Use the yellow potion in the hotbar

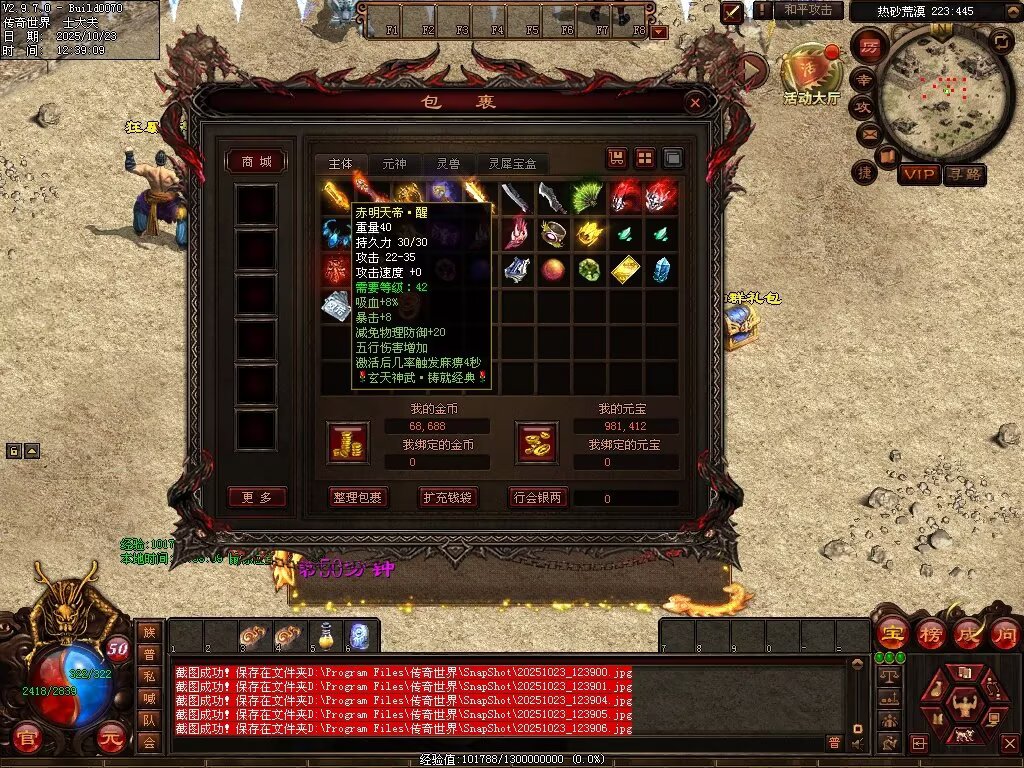(325, 636)
